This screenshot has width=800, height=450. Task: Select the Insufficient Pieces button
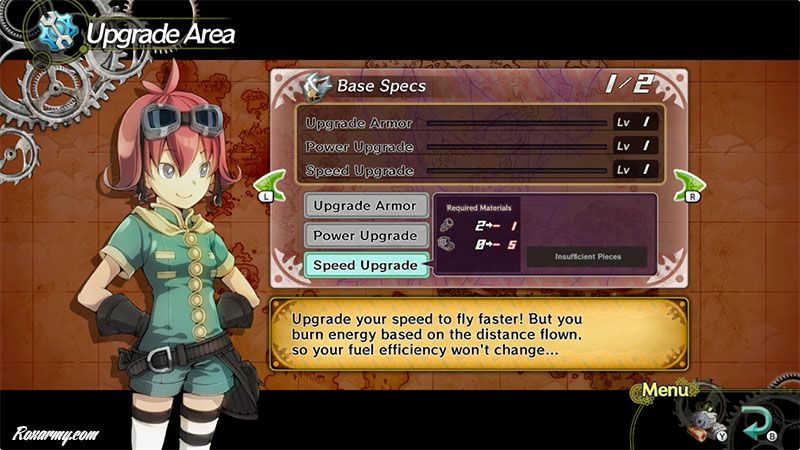click(587, 256)
